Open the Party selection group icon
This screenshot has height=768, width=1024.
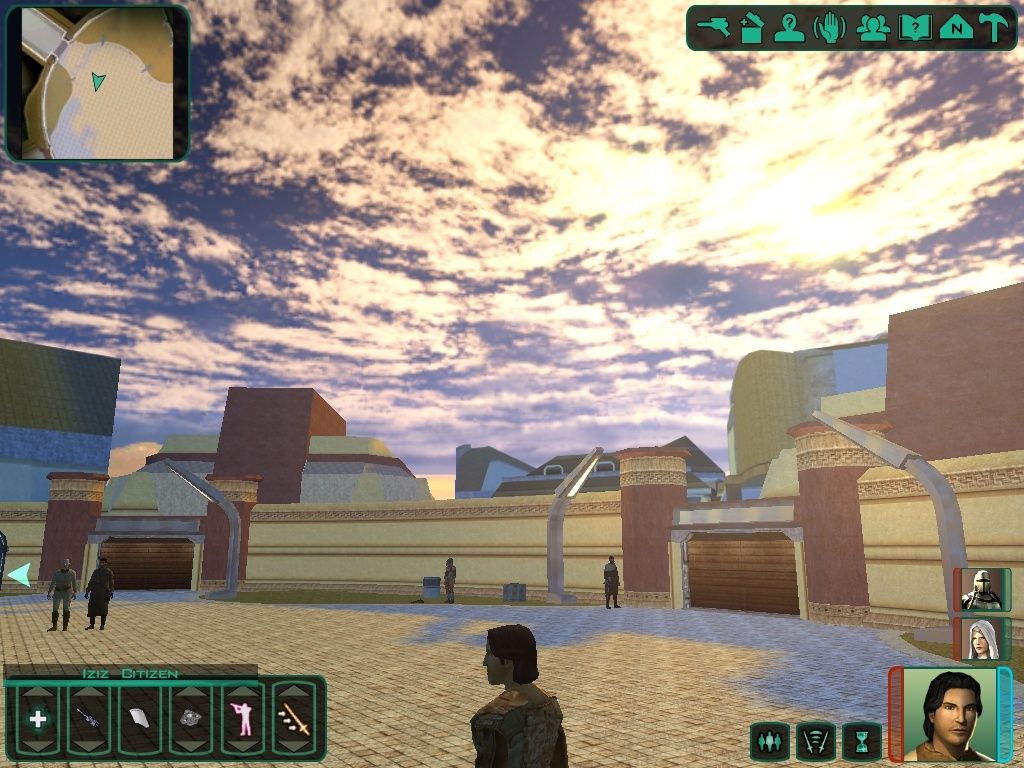pyautogui.click(x=873, y=28)
